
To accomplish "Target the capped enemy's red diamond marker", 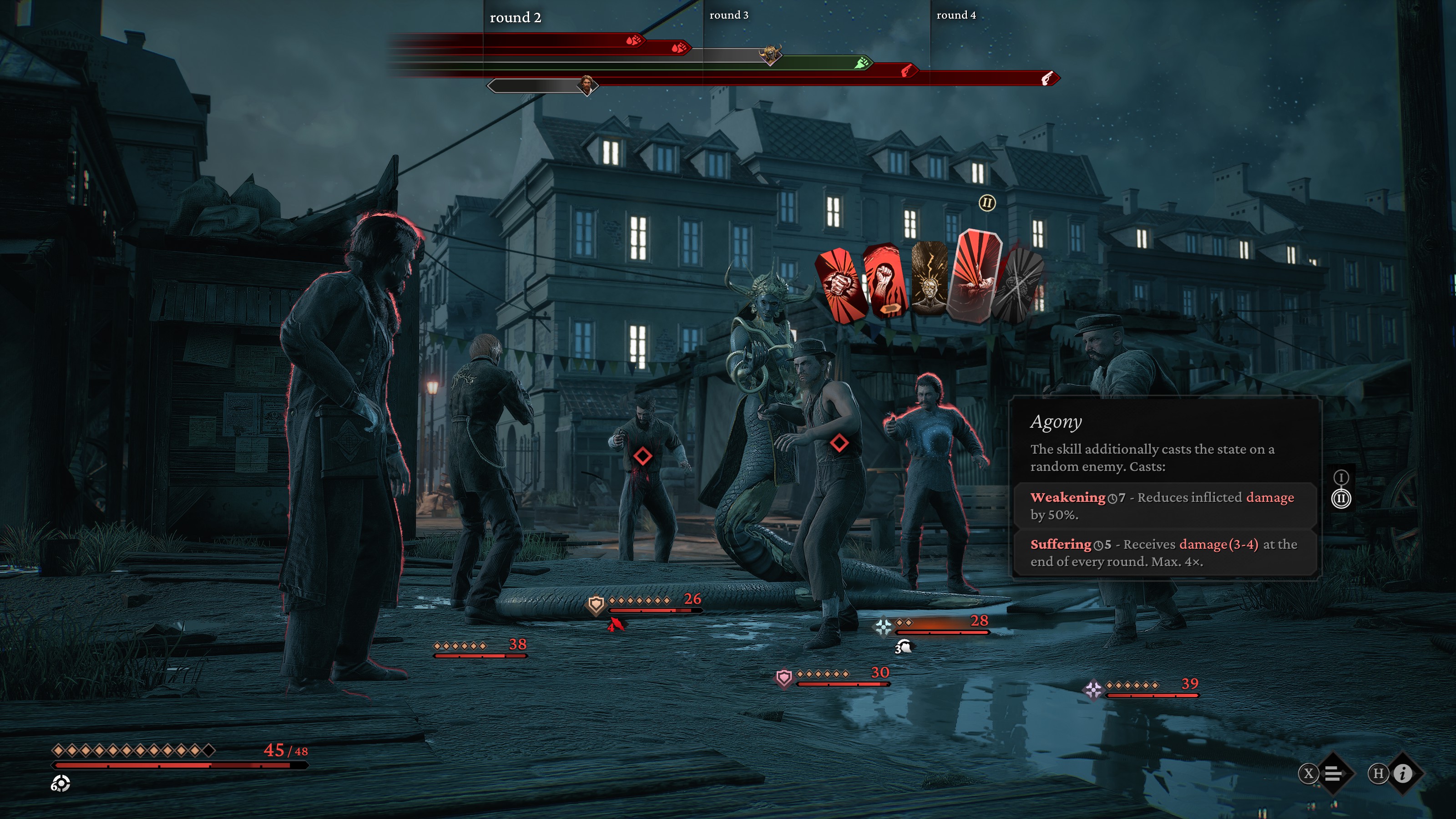I will (839, 443).
